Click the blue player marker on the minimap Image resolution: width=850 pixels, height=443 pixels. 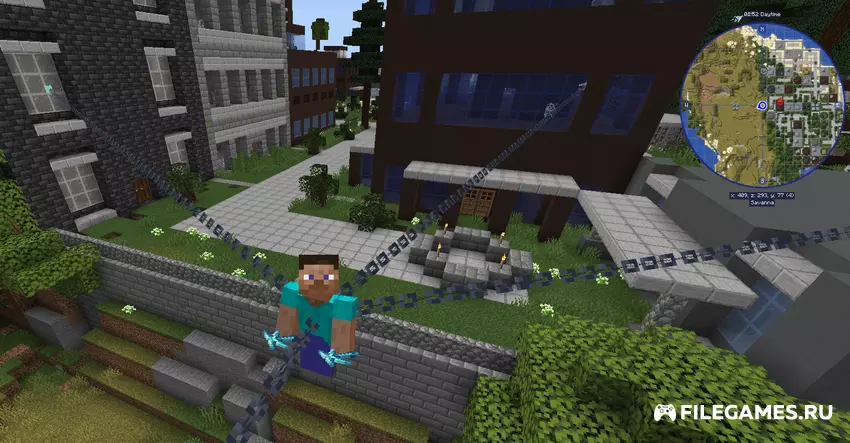point(761,103)
